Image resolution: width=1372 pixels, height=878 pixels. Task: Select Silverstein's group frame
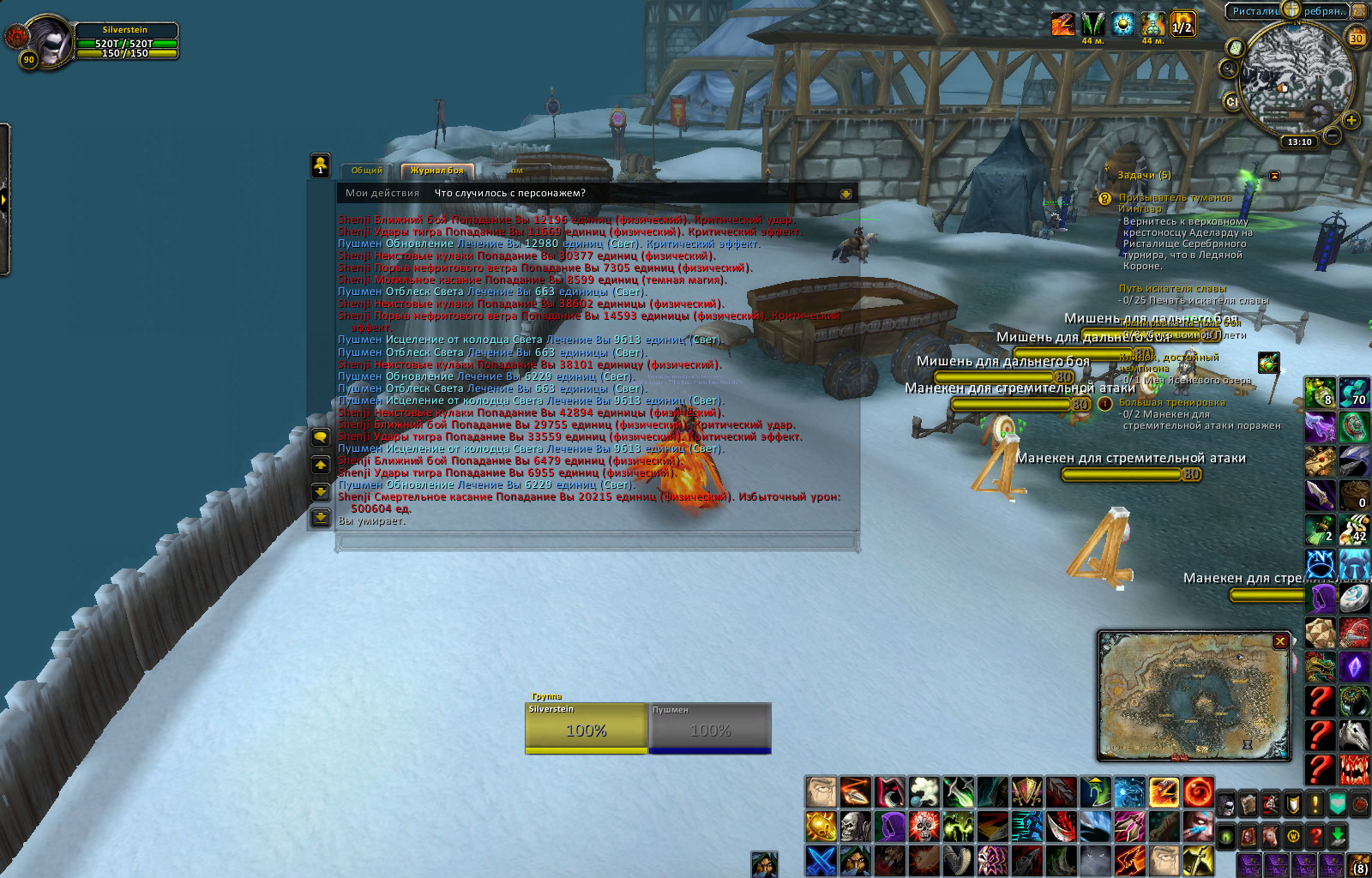(x=587, y=728)
